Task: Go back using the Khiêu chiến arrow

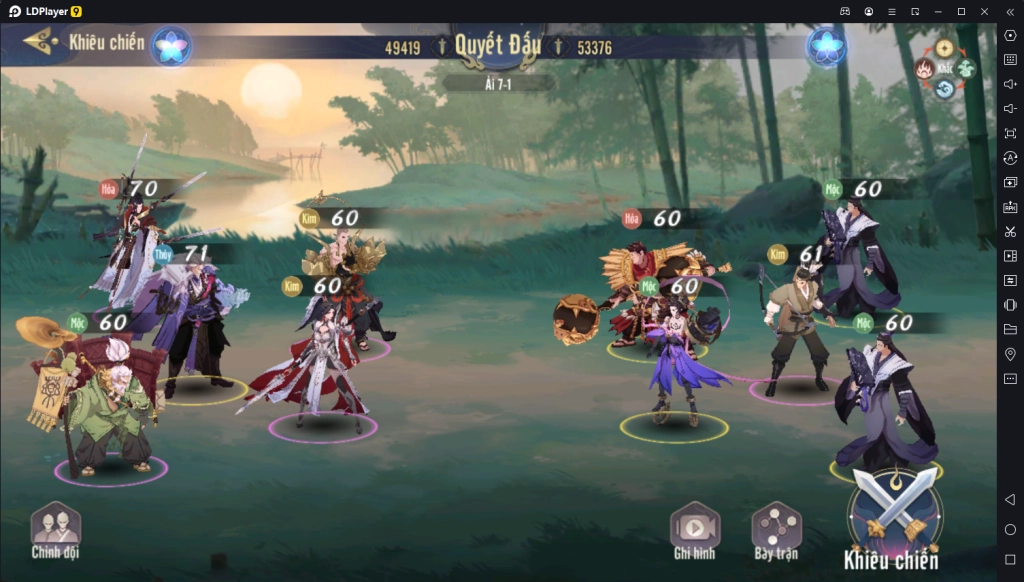Action: (x=38, y=41)
